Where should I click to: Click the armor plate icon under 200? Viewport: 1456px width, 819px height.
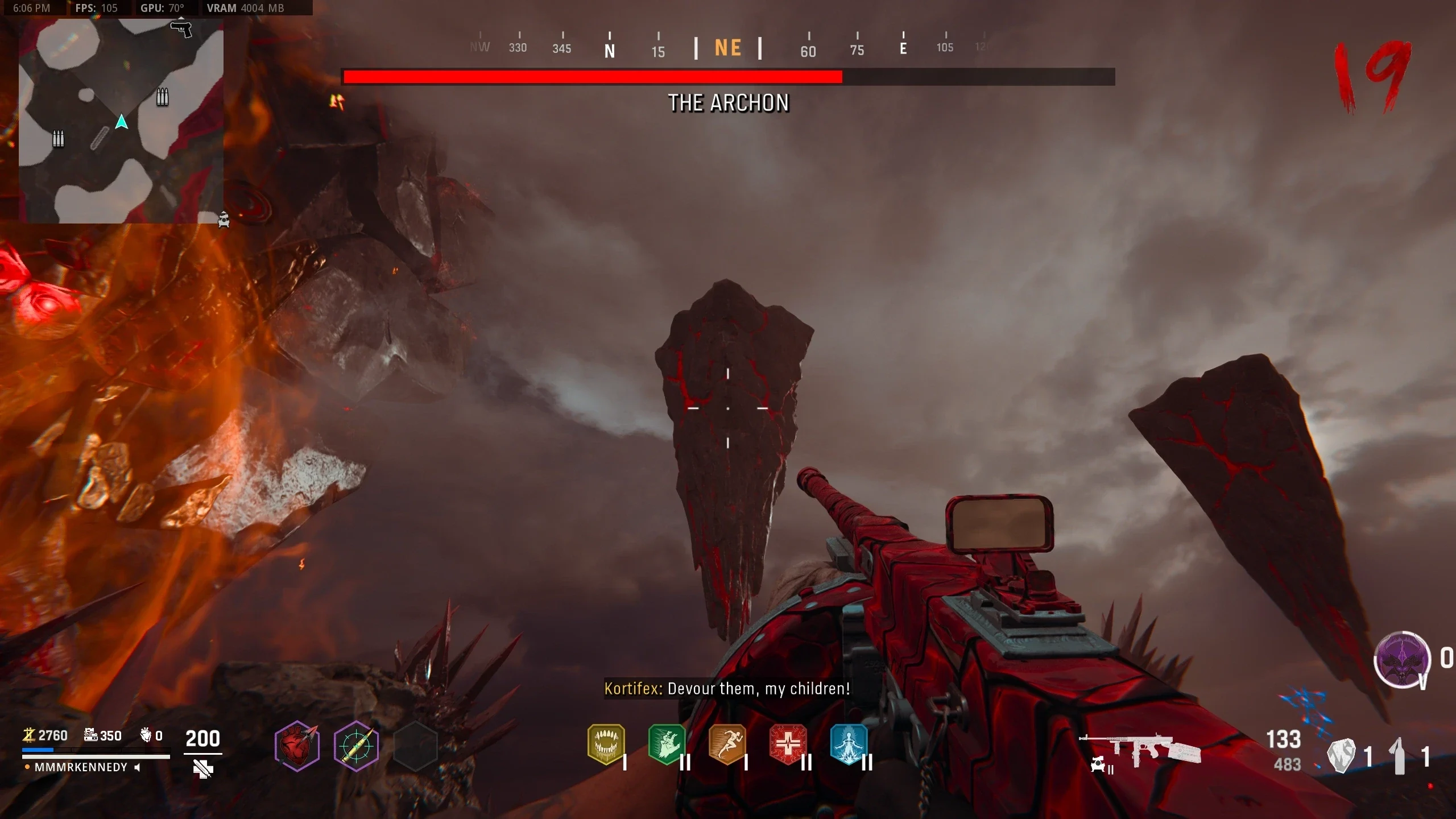click(202, 770)
